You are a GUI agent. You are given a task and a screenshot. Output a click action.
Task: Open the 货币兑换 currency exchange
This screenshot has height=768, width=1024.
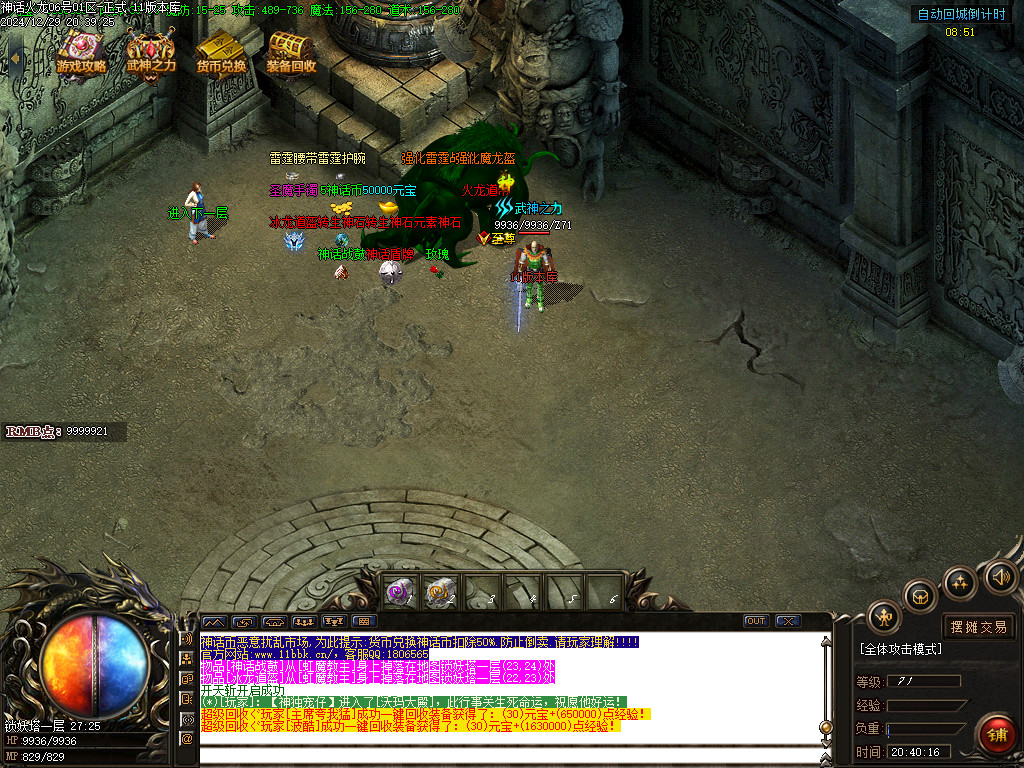tap(221, 52)
